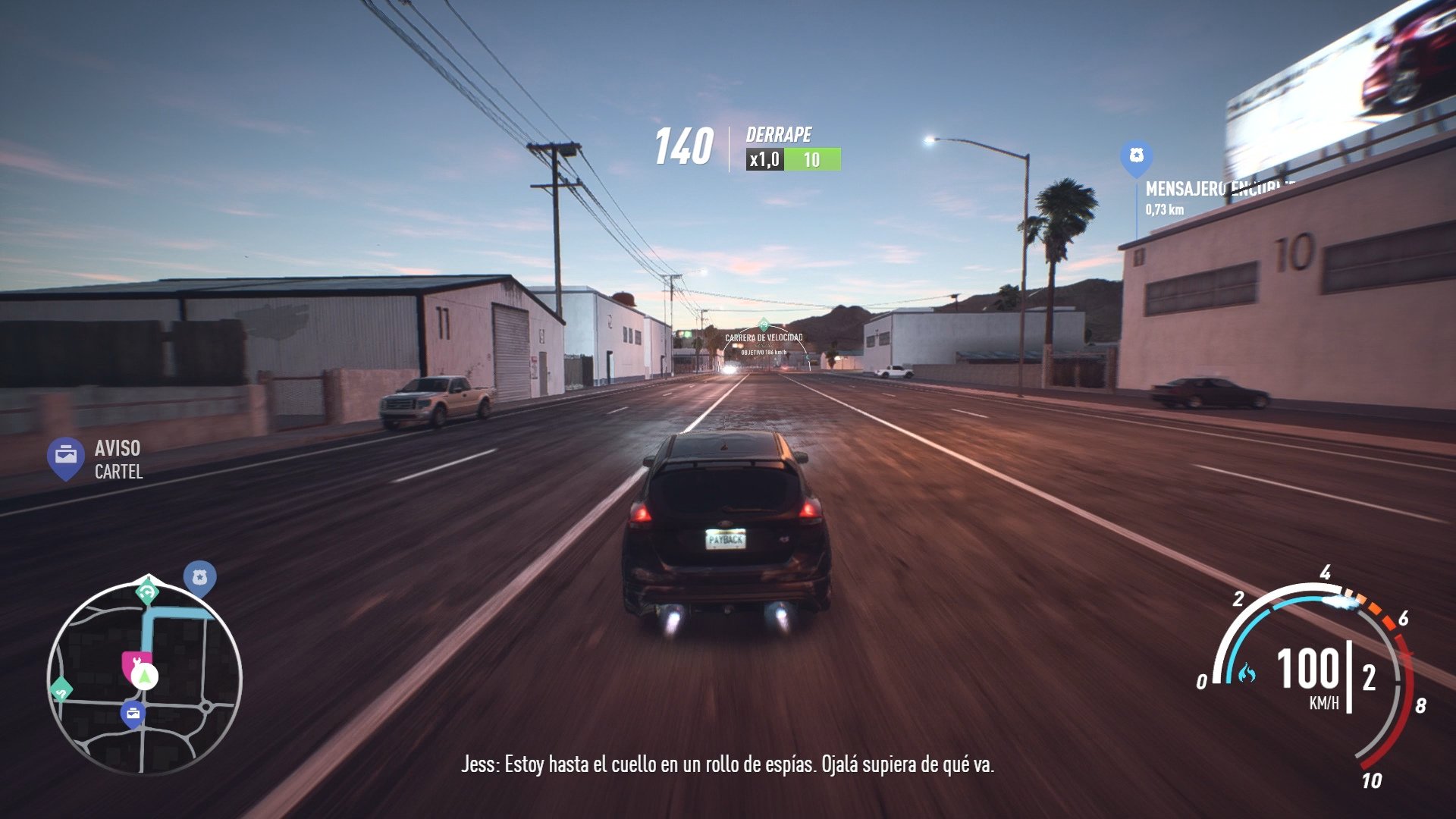
Task: Click Jess's subtitle message at the bottom
Action: (728, 767)
